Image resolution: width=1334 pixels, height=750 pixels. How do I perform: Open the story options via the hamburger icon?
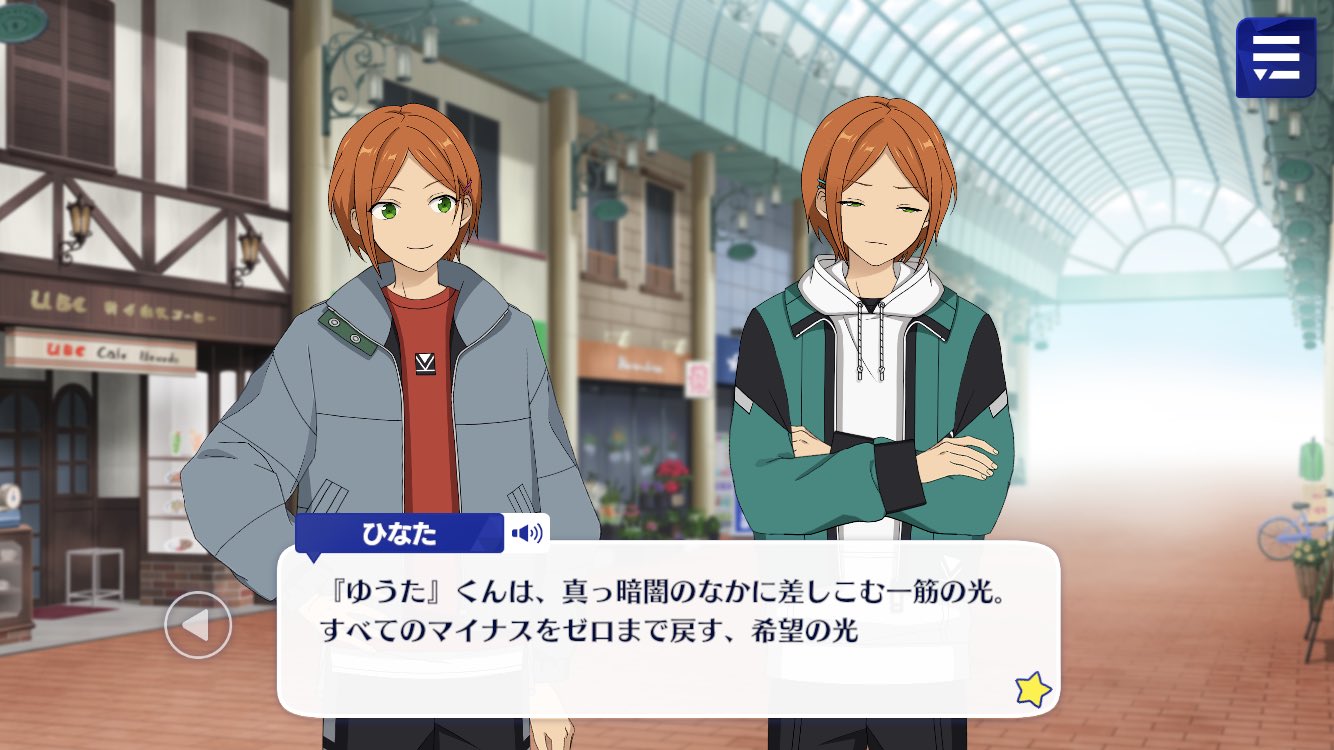1276,57
